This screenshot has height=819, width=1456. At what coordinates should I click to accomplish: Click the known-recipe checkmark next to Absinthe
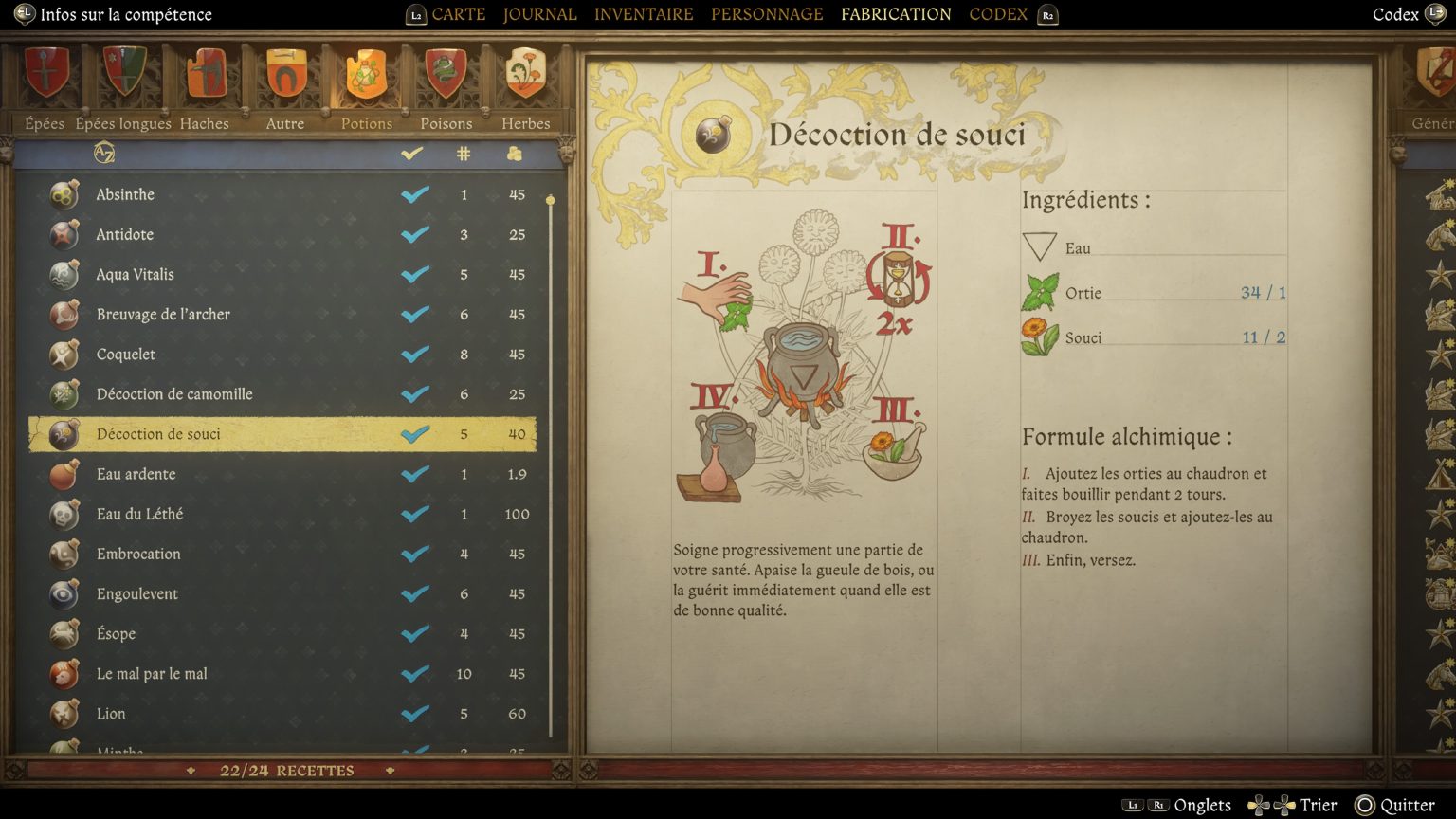point(413,193)
